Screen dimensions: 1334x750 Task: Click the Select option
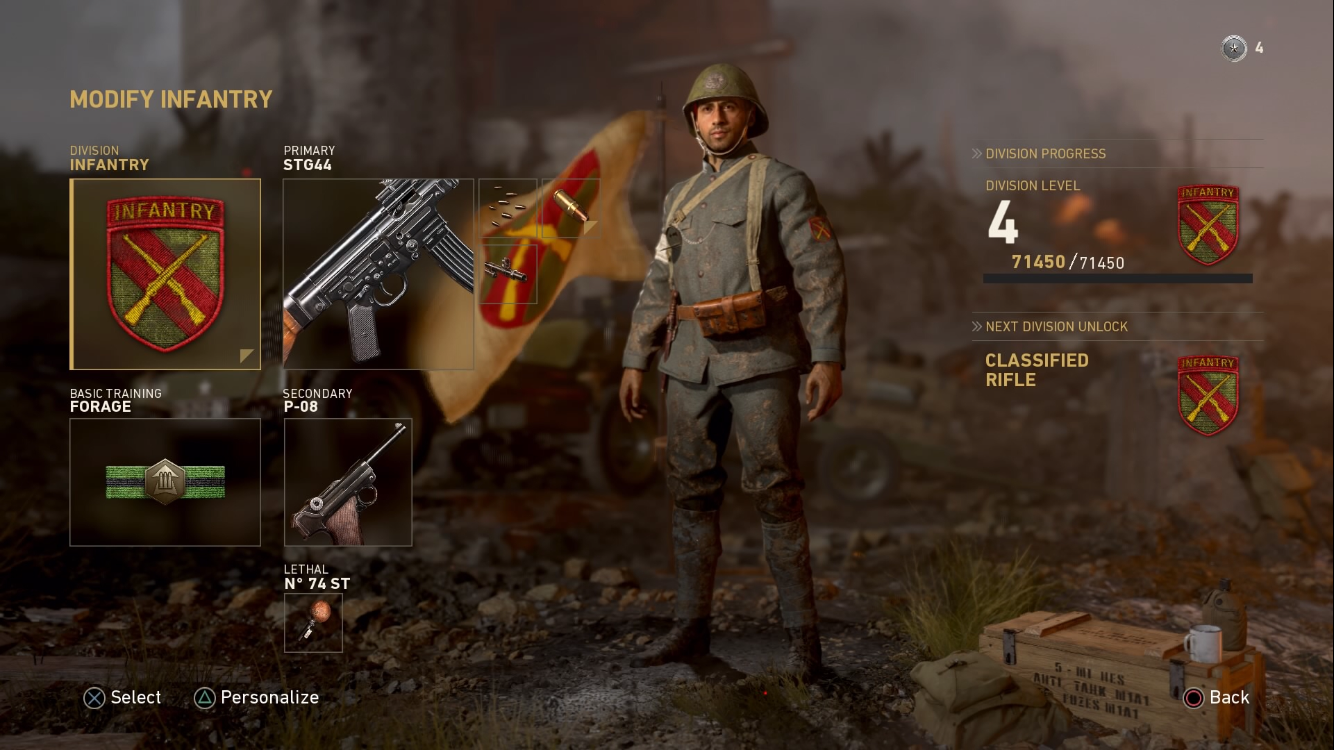tap(122, 698)
